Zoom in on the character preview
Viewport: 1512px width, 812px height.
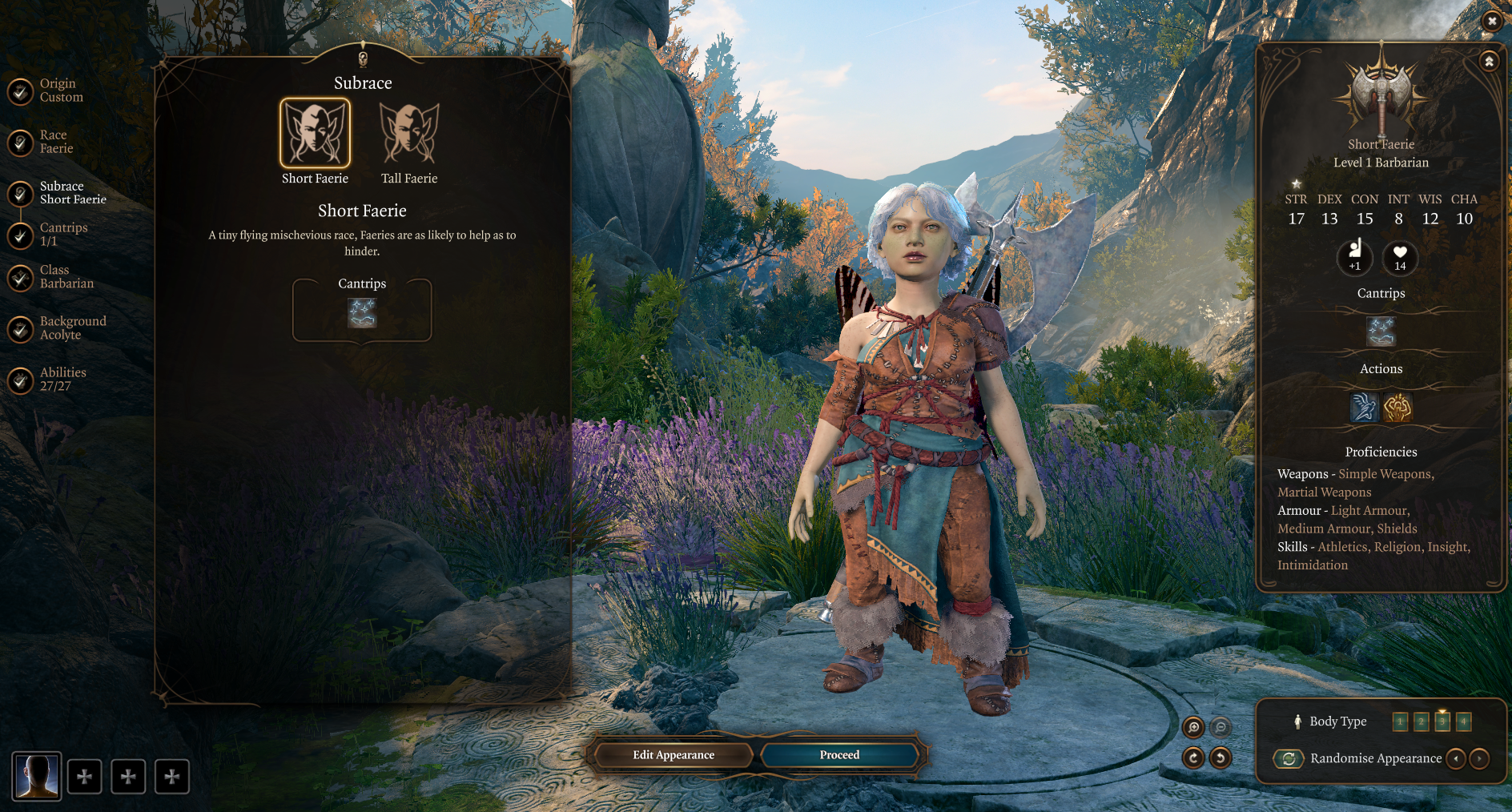pyautogui.click(x=1193, y=727)
